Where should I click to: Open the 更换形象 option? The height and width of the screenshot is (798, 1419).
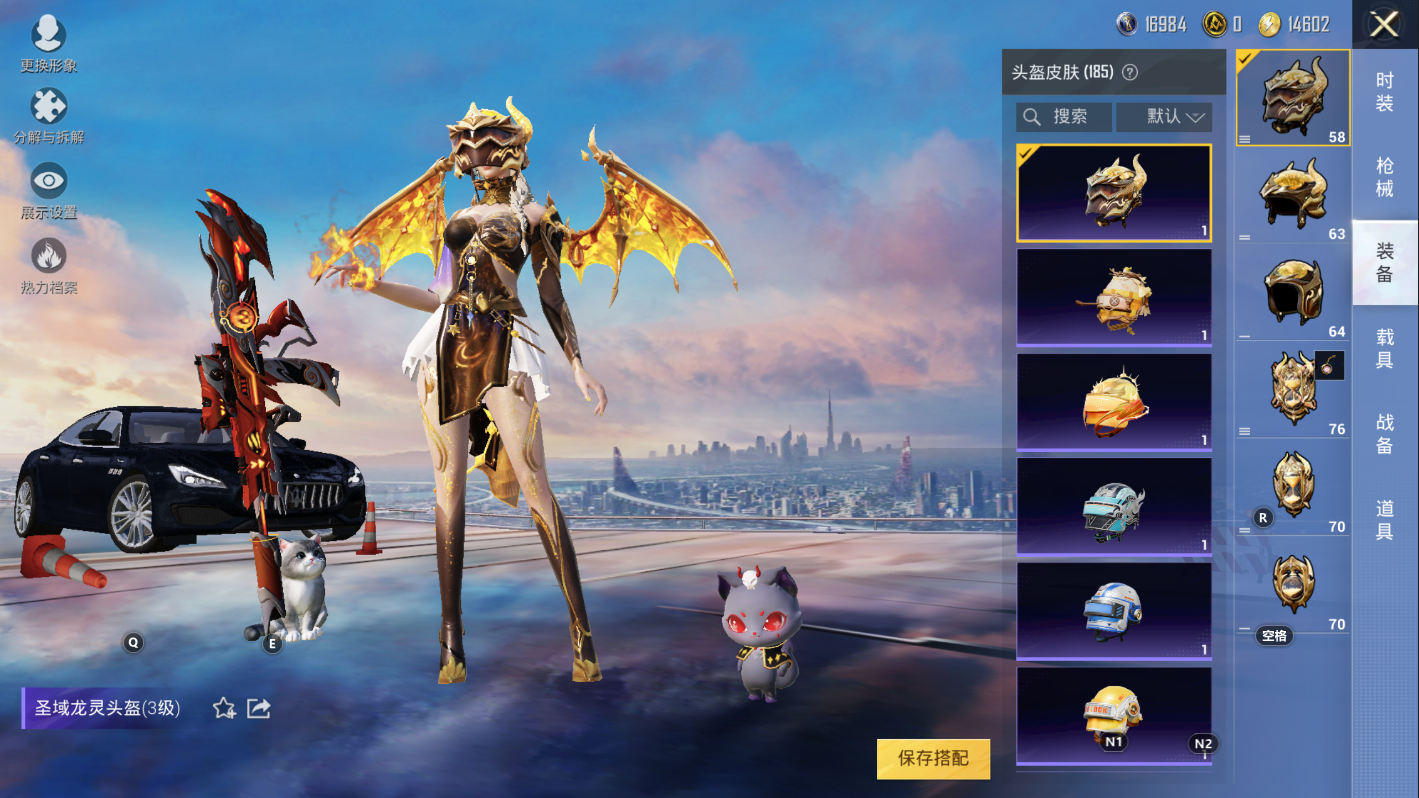tap(48, 44)
